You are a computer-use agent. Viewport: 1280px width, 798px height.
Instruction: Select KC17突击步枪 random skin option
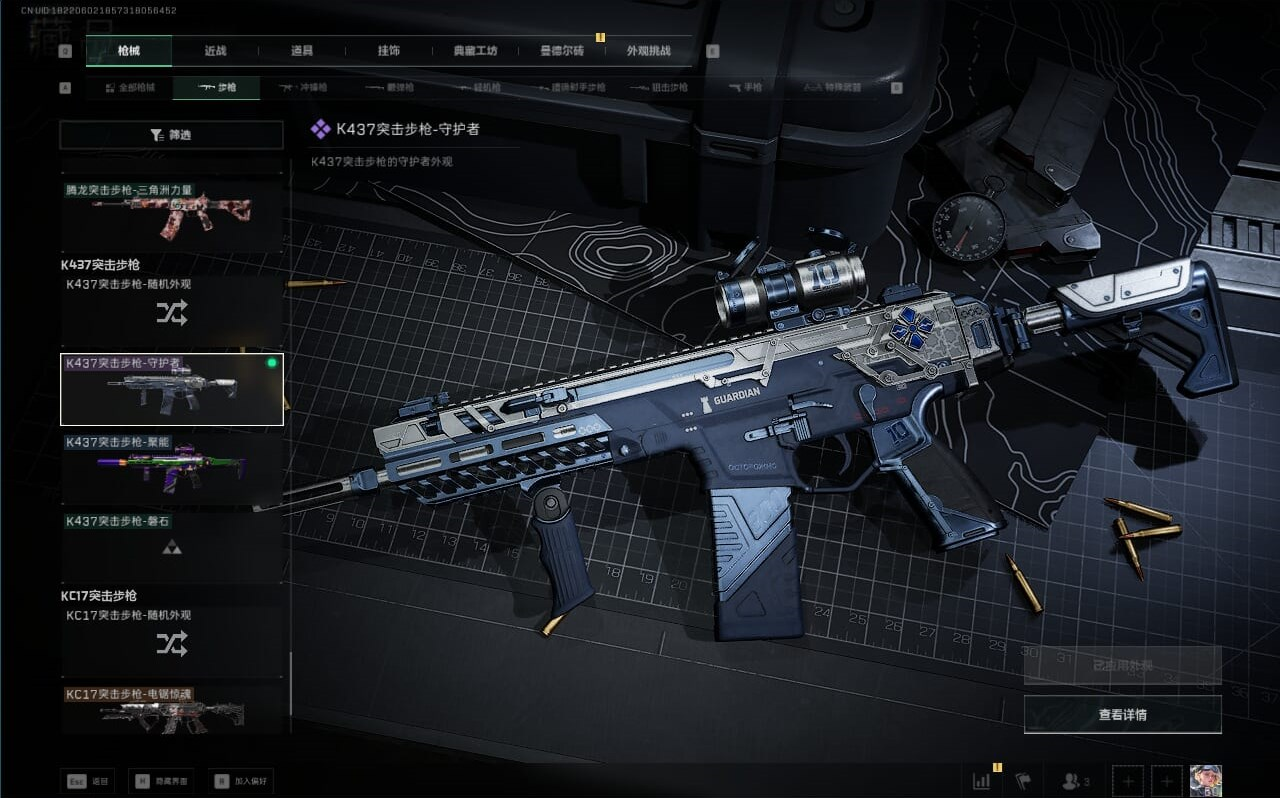pos(172,644)
